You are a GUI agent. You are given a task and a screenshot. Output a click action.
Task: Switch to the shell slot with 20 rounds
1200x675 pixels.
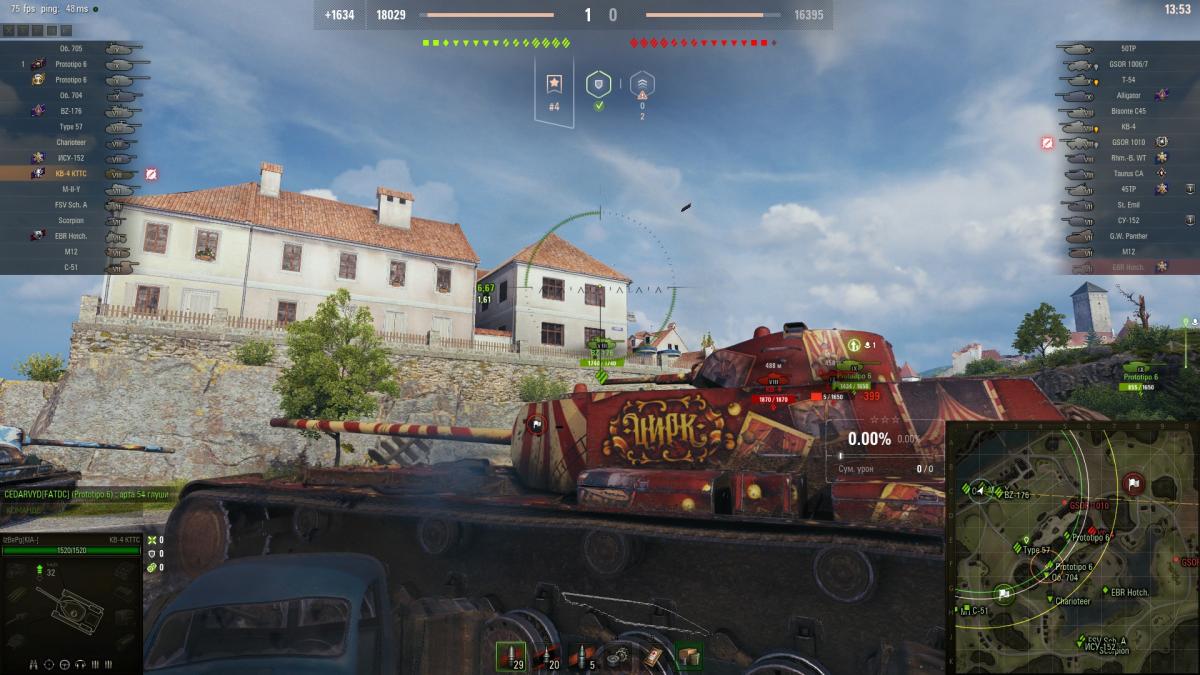point(547,655)
